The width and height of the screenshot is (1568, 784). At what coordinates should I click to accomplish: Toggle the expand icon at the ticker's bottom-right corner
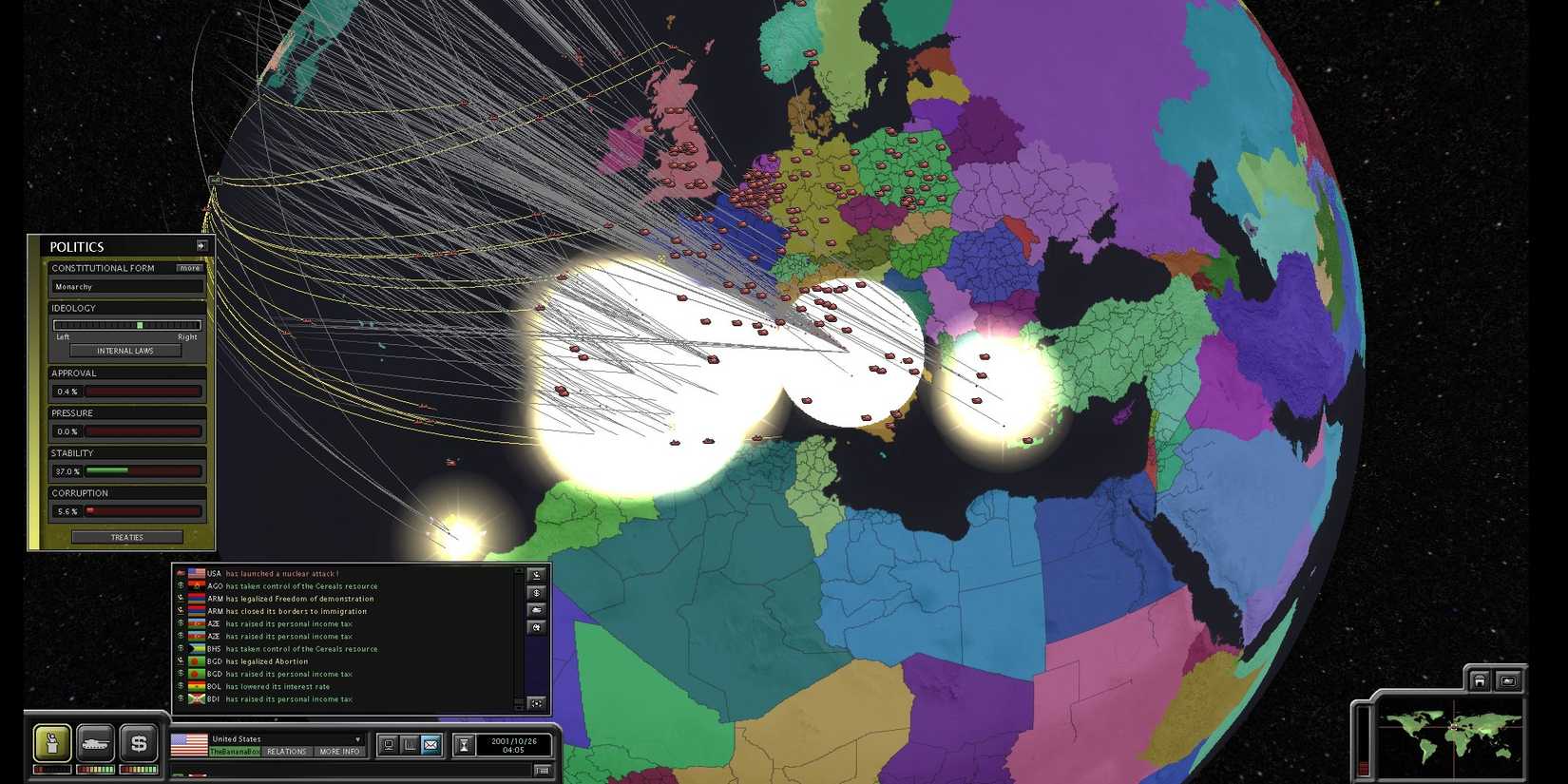pos(536,703)
